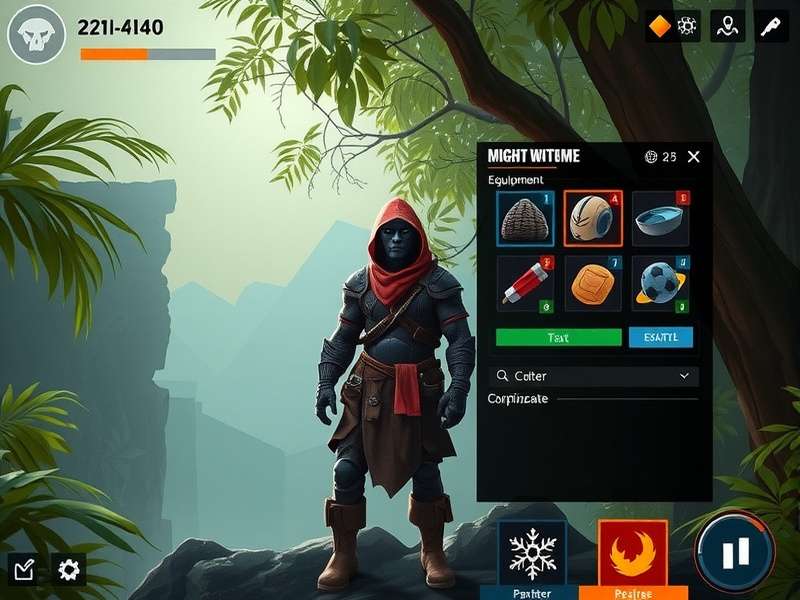Image resolution: width=800 pixels, height=600 pixels.
Task: Click the orange diamond icon
Action: pos(659,27)
